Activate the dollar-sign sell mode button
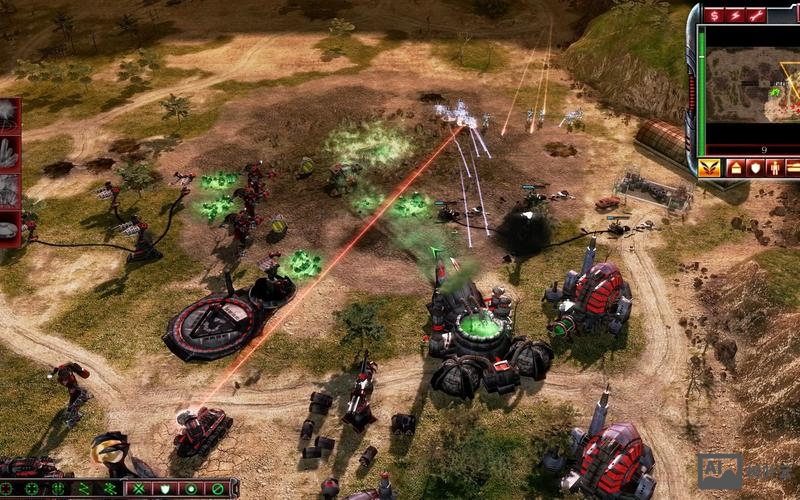Image resolution: width=800 pixels, height=500 pixels. point(715,15)
